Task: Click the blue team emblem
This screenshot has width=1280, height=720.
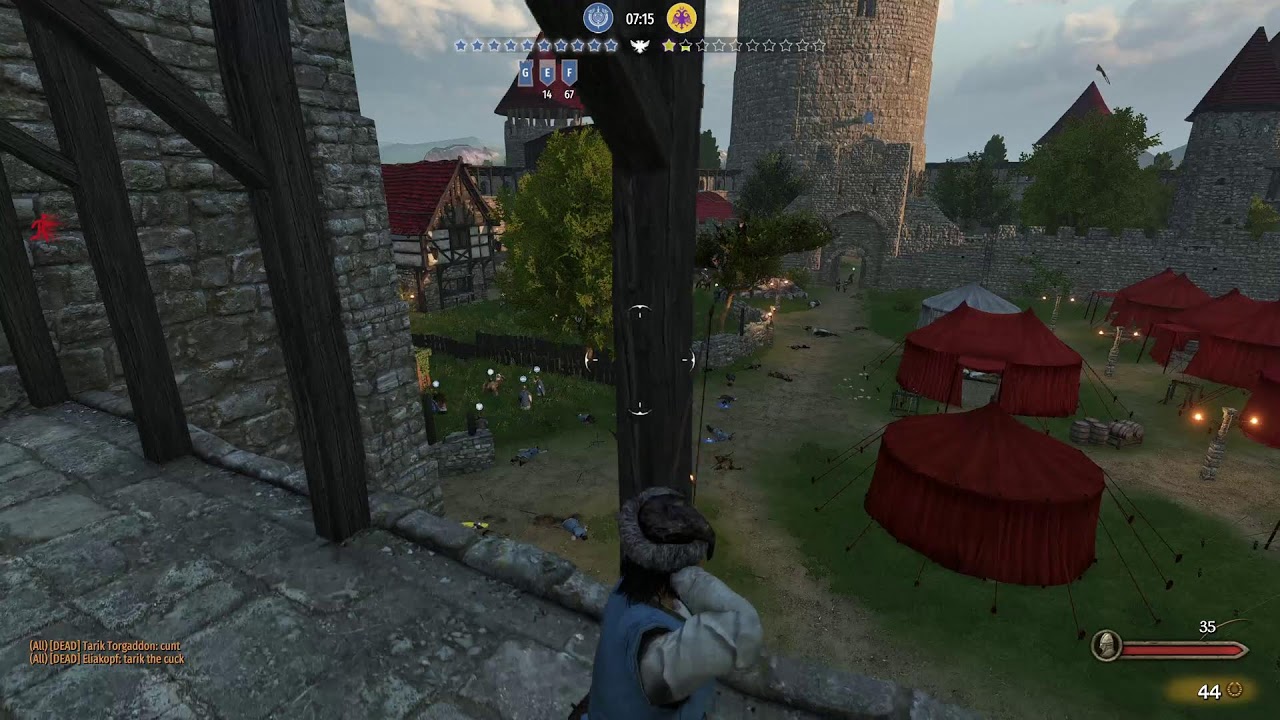Action: 598,18
